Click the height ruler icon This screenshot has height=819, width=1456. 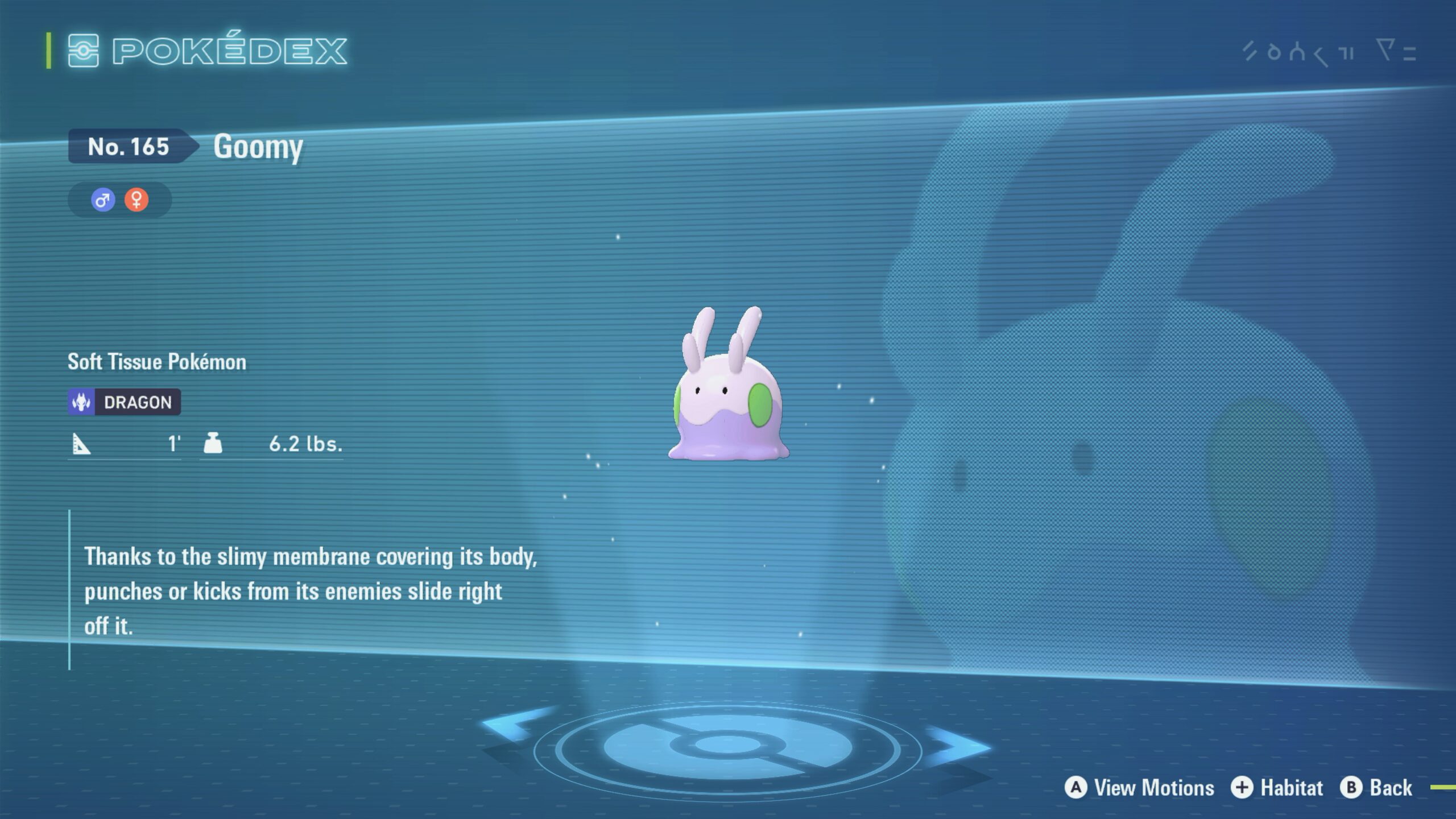point(83,445)
